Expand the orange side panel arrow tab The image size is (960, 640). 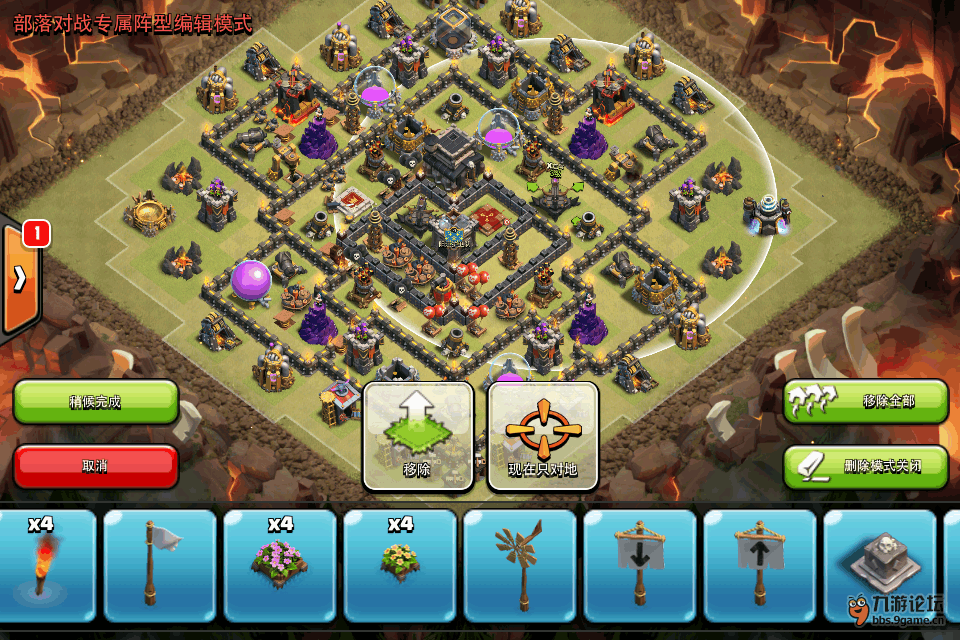[x=20, y=280]
